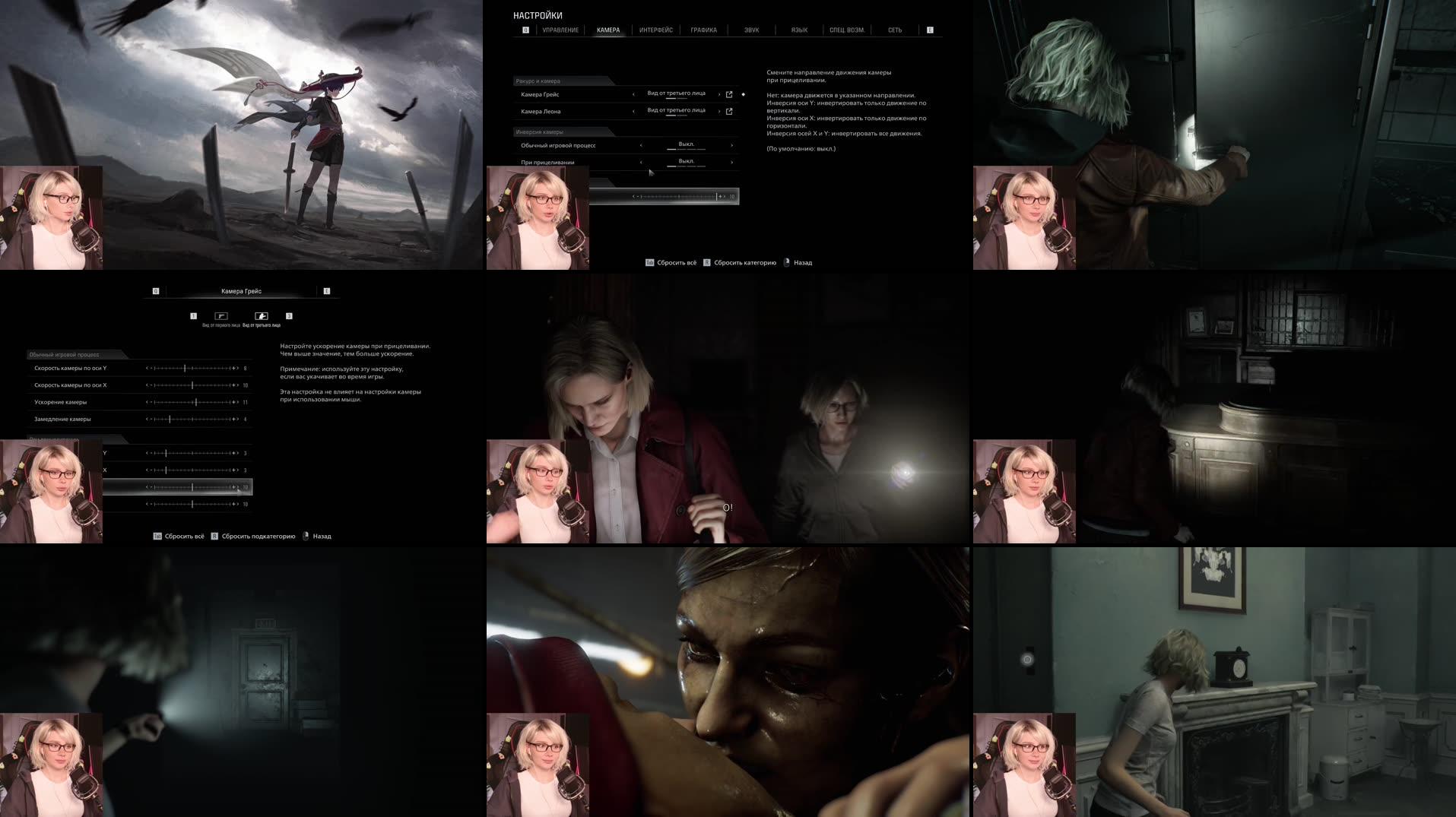The image size is (1456, 817).
Task: Toggle При прицеливании inversion setting
Action: point(686,160)
